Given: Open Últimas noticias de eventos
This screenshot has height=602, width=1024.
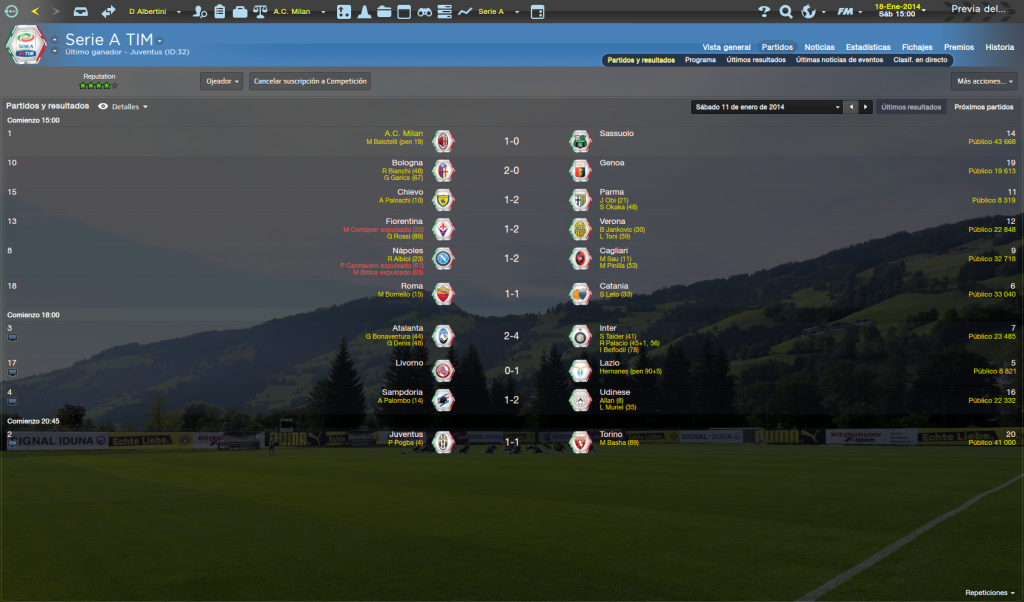Looking at the screenshot, I should (839, 60).
